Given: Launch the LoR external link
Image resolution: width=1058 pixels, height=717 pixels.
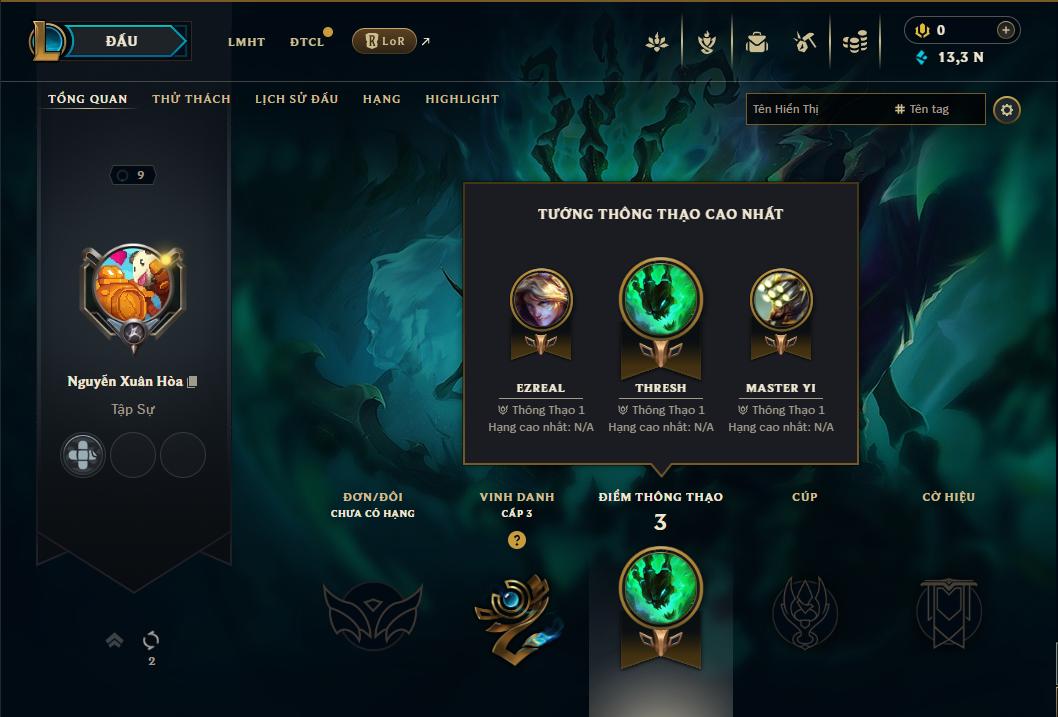Looking at the screenshot, I should tap(385, 41).
